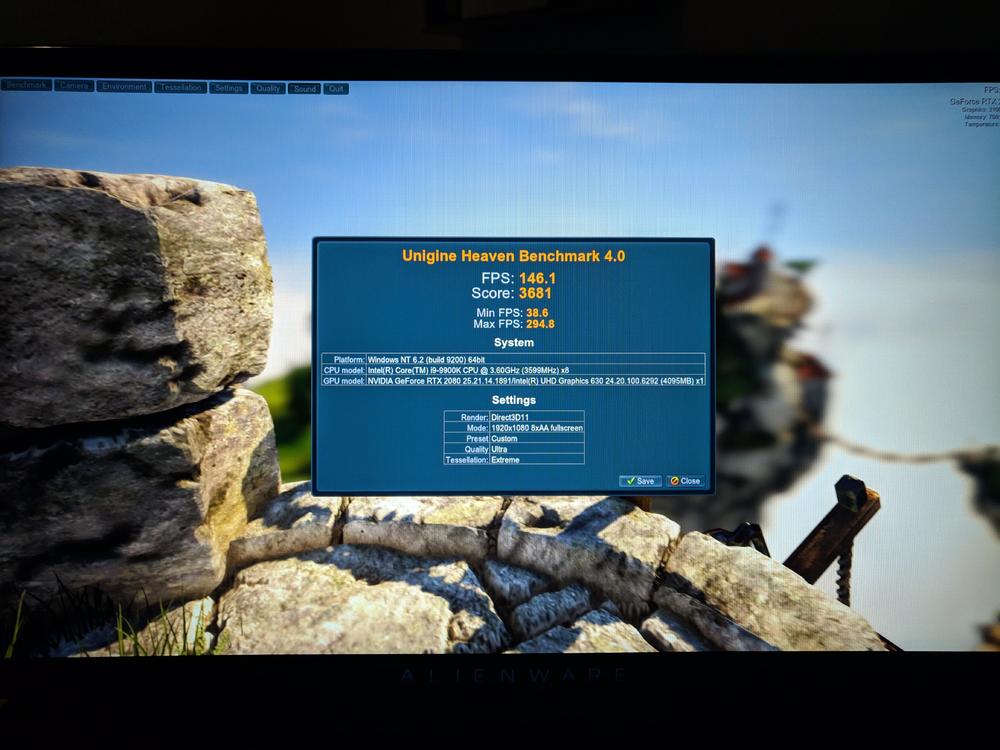Open the Benchmark menu
Viewport: 1000px width, 750px height.
pyautogui.click(x=26, y=86)
